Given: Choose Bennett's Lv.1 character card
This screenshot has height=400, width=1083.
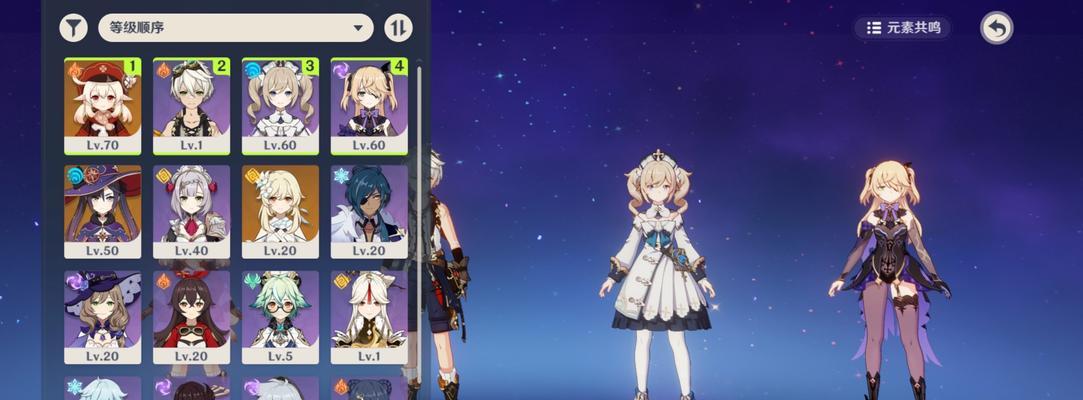Looking at the screenshot, I should tap(191, 105).
